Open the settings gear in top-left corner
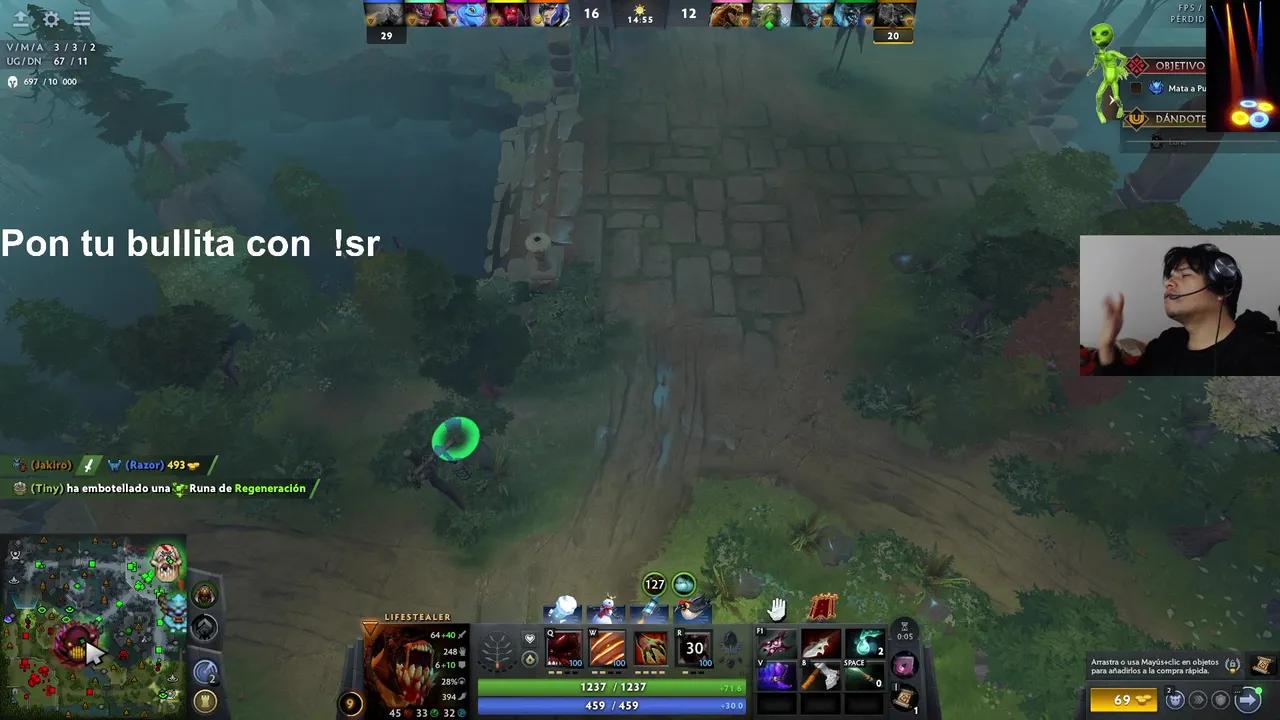The width and height of the screenshot is (1280, 720). click(50, 19)
